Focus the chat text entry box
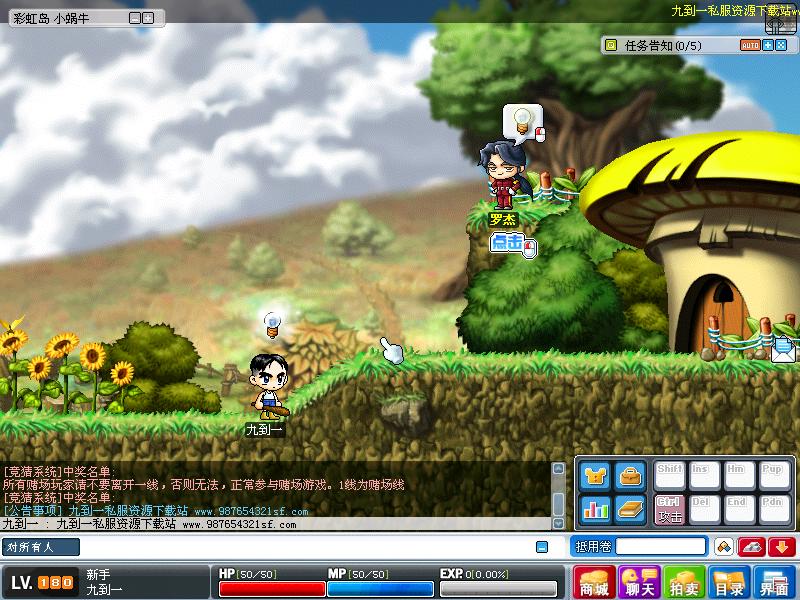Image resolution: width=800 pixels, height=600 pixels. click(x=300, y=547)
